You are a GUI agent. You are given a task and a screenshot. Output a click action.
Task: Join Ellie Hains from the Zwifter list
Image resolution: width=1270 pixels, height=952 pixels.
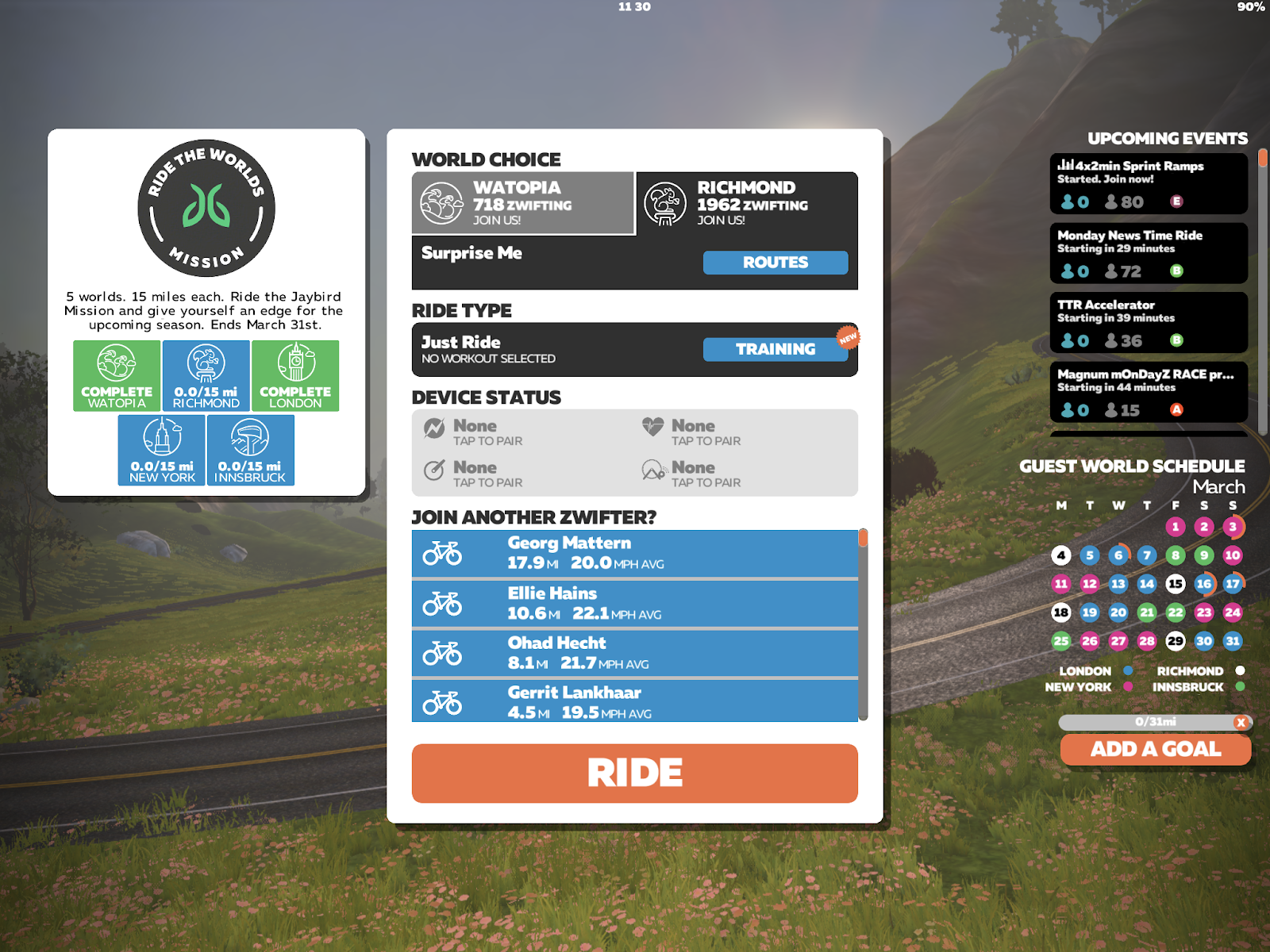coord(635,602)
